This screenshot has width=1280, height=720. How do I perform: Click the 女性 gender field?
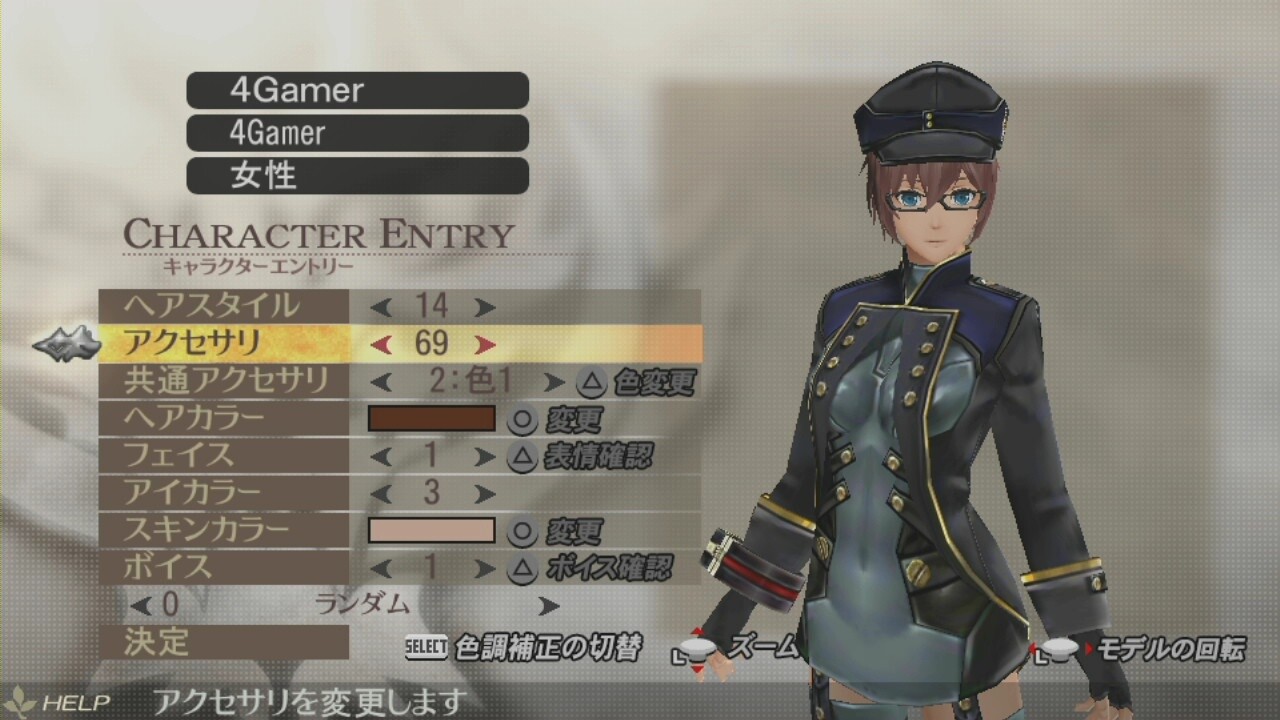tap(357, 176)
